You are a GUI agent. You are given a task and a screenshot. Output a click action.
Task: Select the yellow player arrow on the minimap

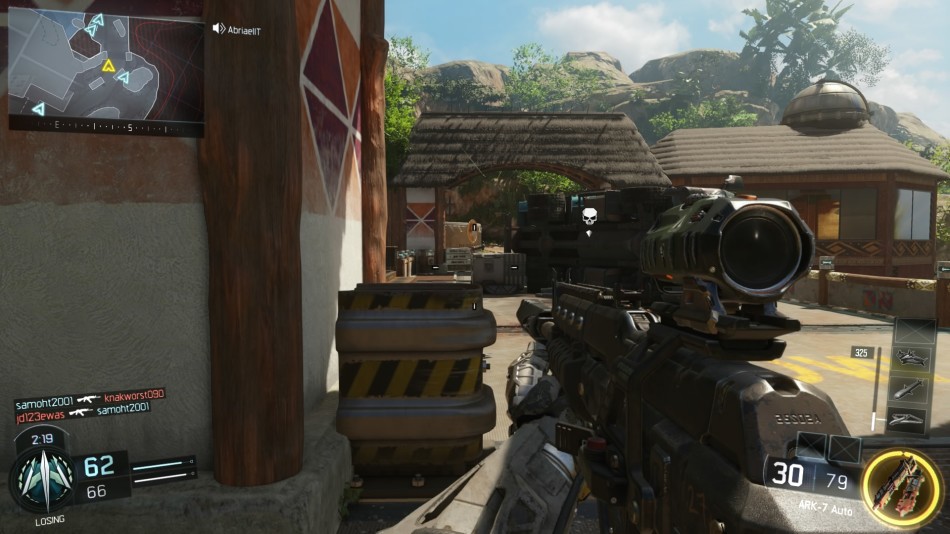[108, 66]
